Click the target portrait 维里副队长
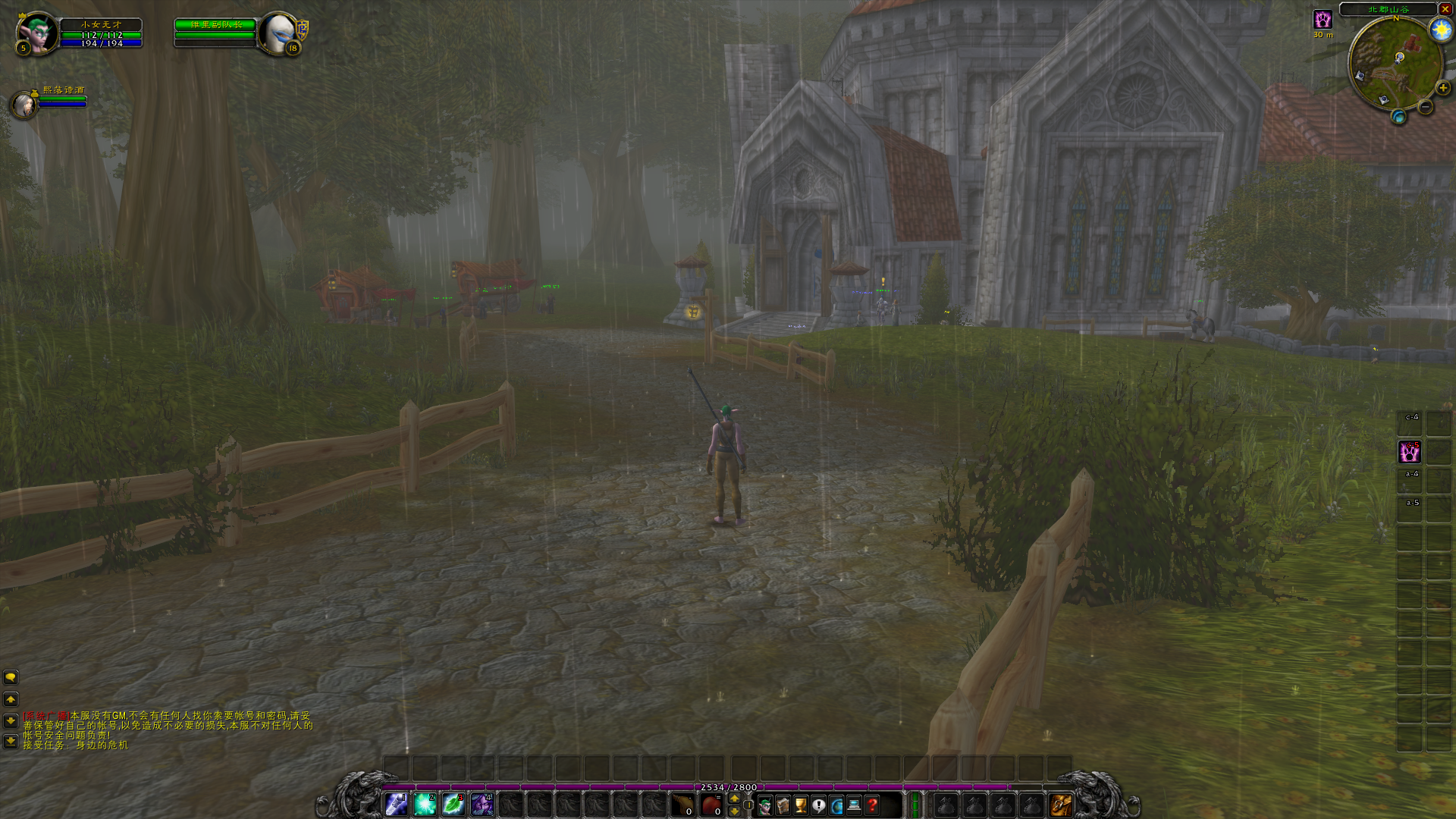 click(278, 33)
